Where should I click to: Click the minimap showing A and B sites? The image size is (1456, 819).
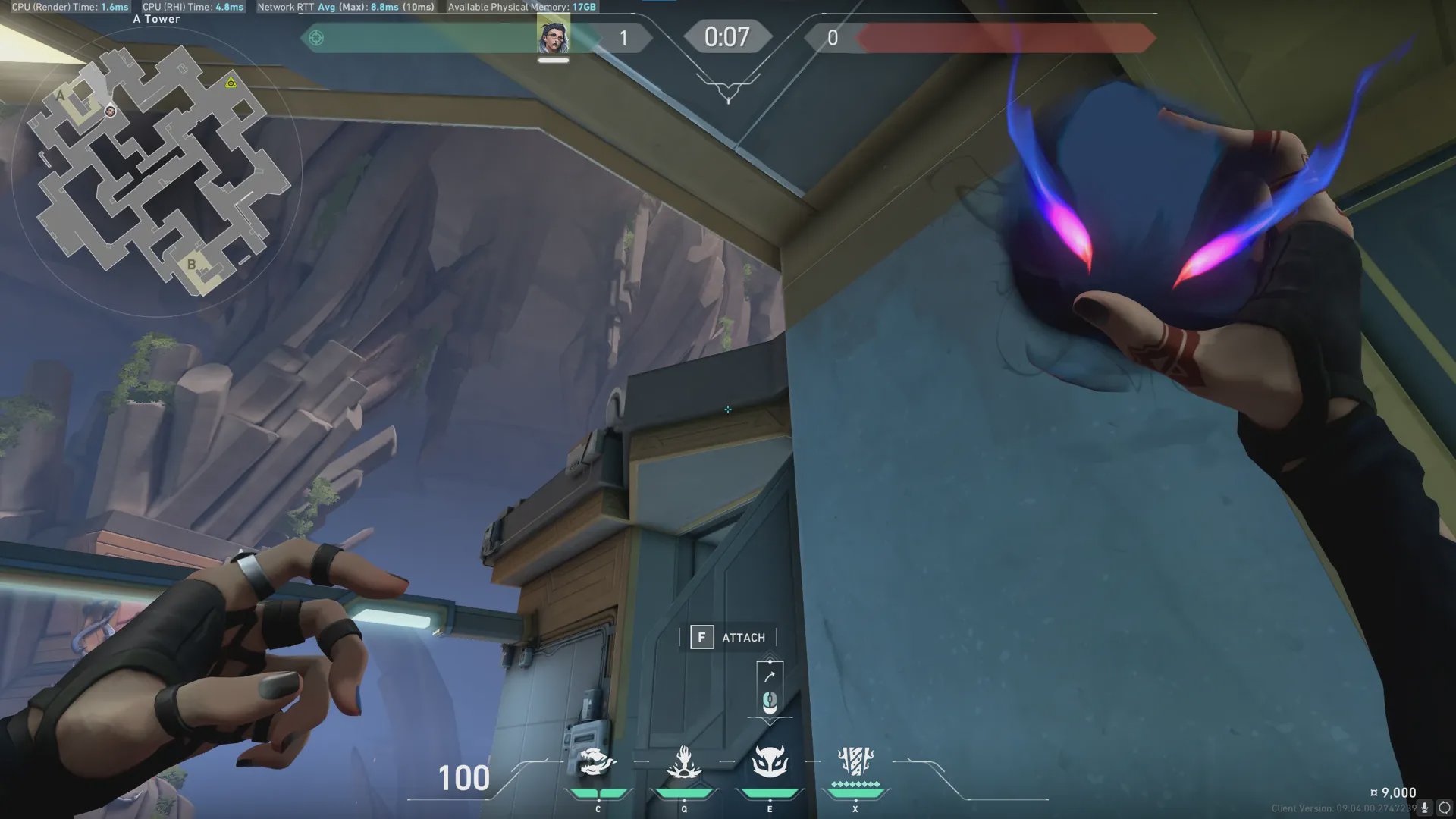pos(158,171)
